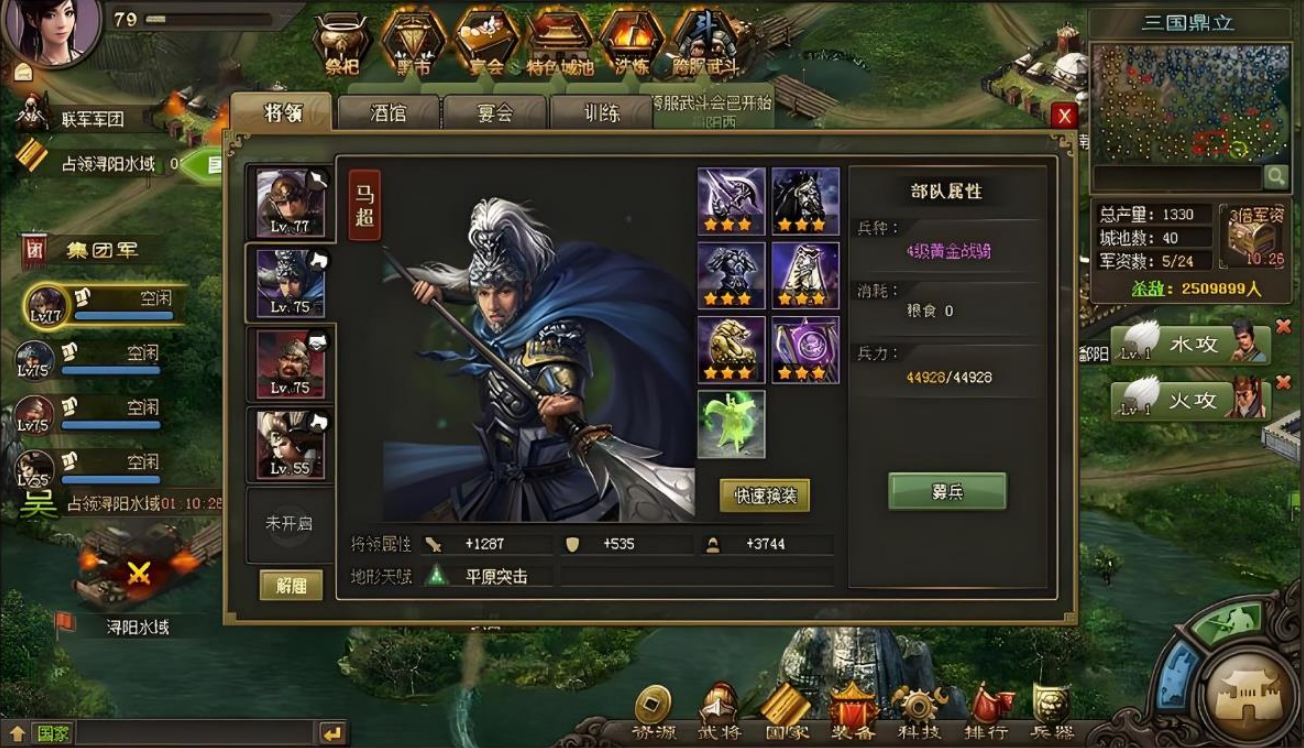
Task: Open the 训练 tab
Action: [x=601, y=113]
